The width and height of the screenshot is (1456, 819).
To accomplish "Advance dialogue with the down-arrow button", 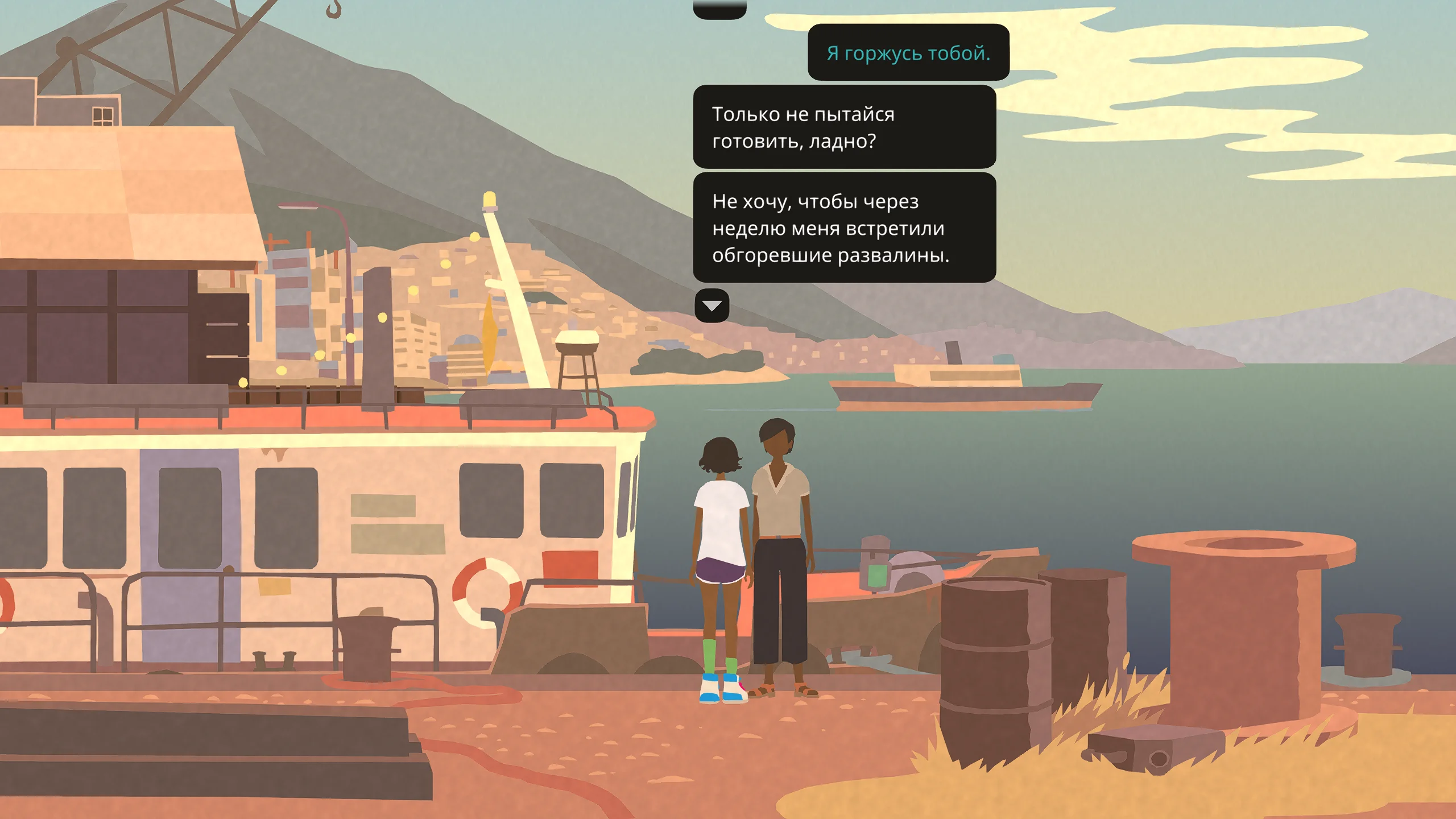I will 712,306.
